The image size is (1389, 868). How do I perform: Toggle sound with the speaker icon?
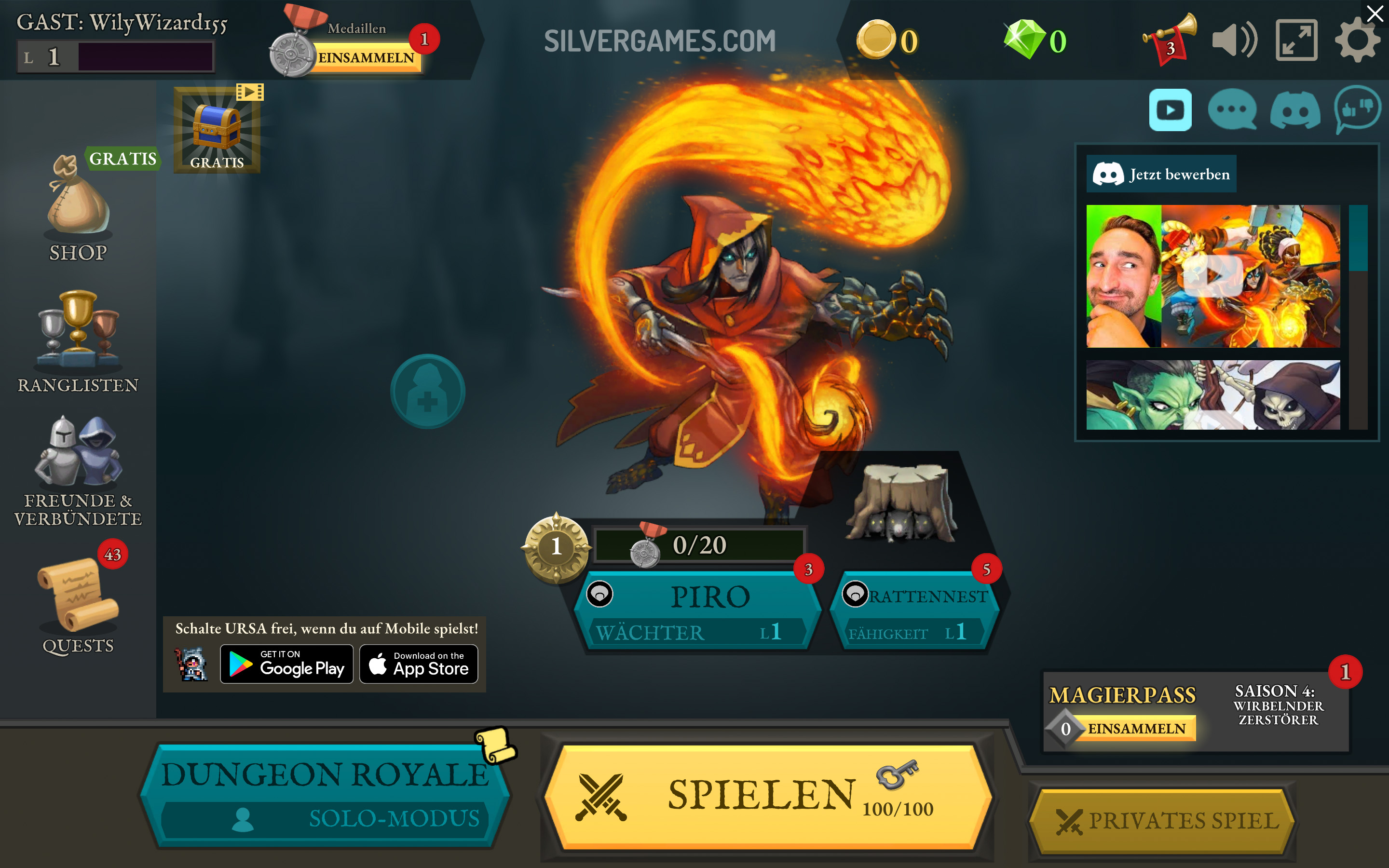point(1234,40)
